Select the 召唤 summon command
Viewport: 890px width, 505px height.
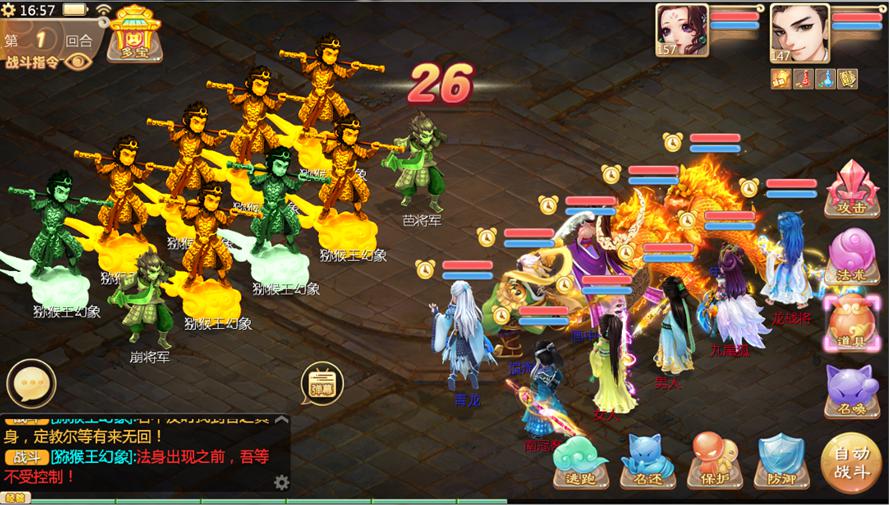848,389
